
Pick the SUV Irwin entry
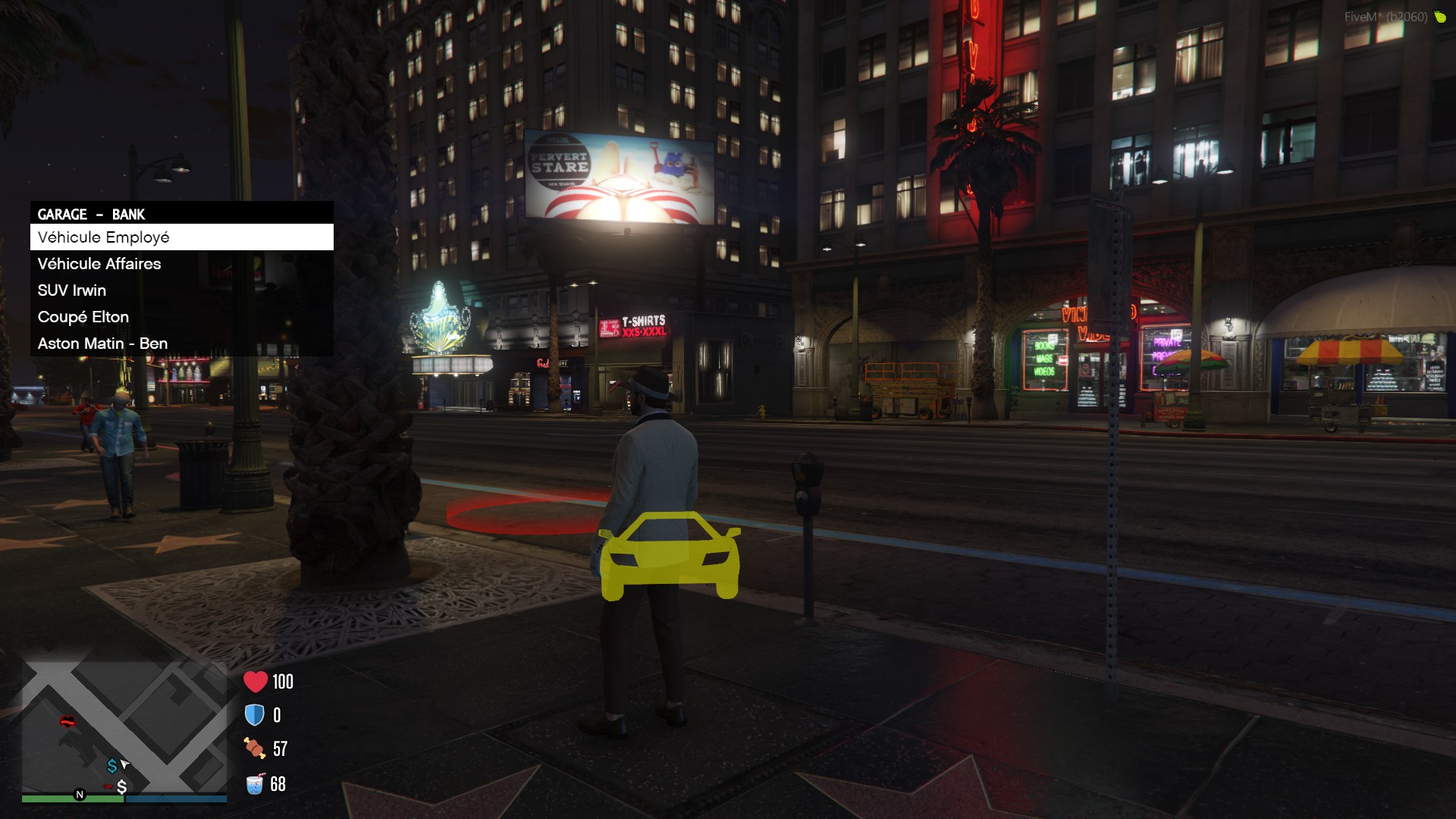[x=181, y=290]
